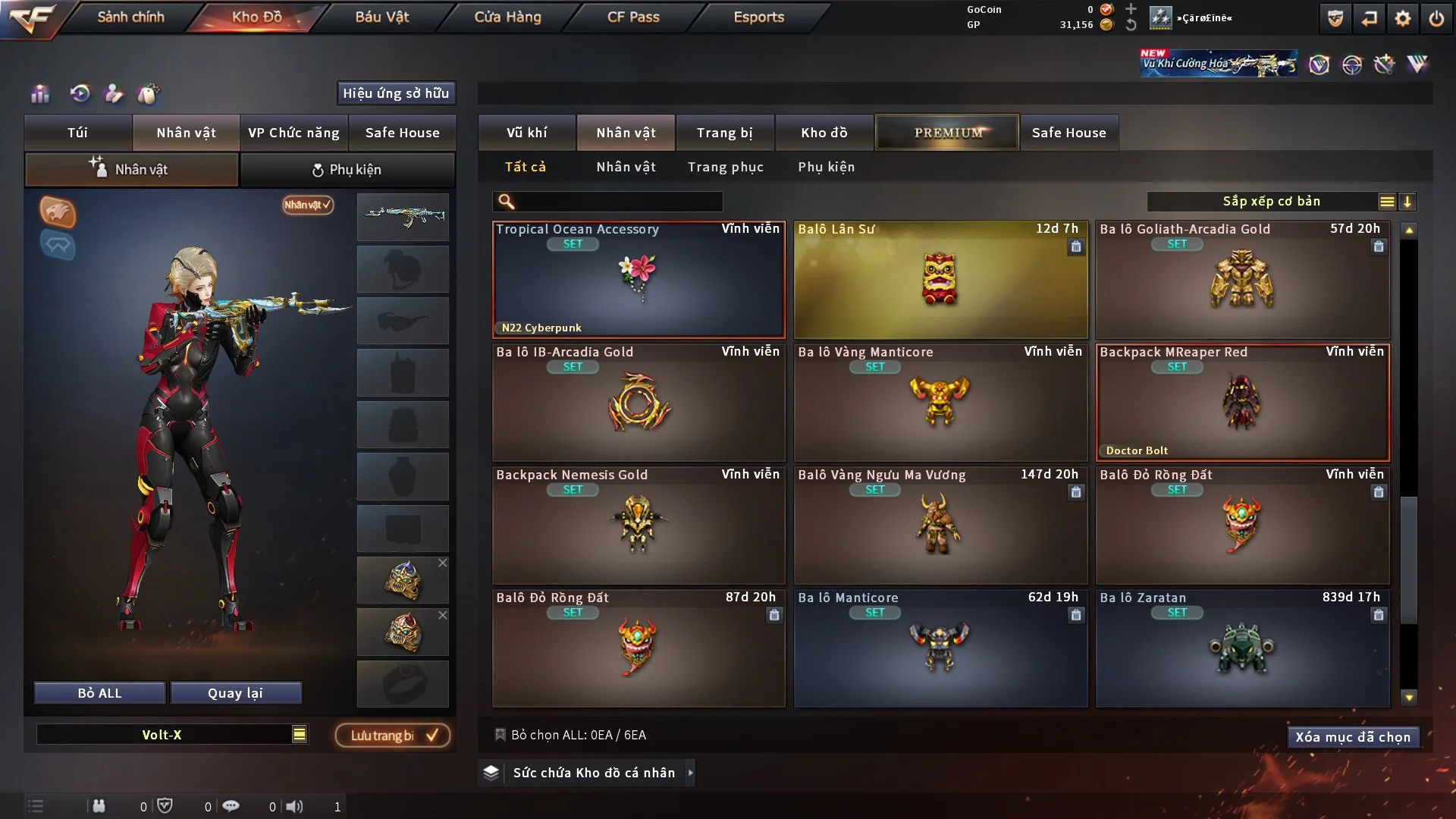The image size is (1456, 819).
Task: Switch to the Vũ khí storage tab
Action: point(526,133)
